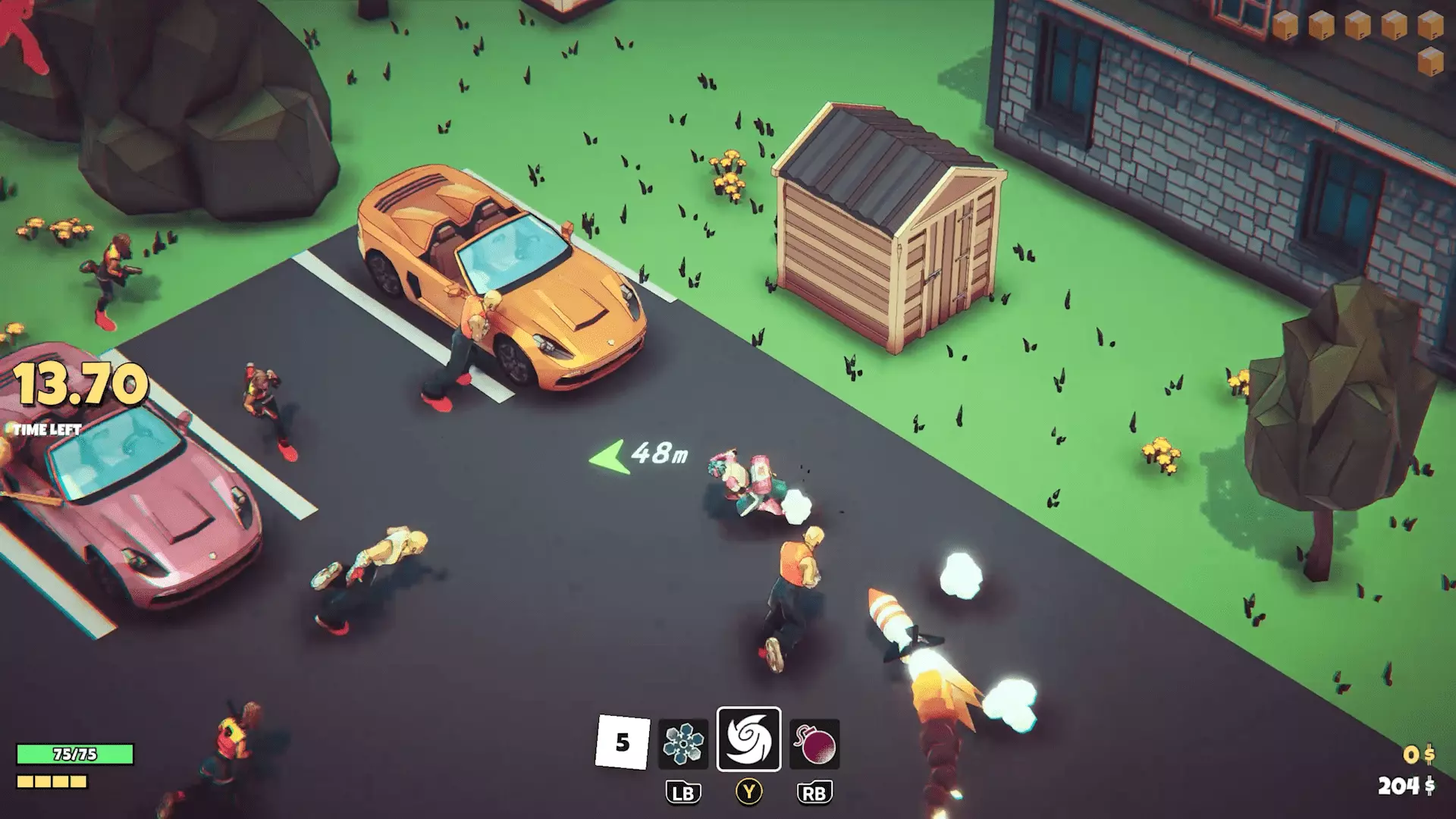The height and width of the screenshot is (819, 1456).
Task: Select the highlighted swirl tornado ability
Action: tap(748, 739)
